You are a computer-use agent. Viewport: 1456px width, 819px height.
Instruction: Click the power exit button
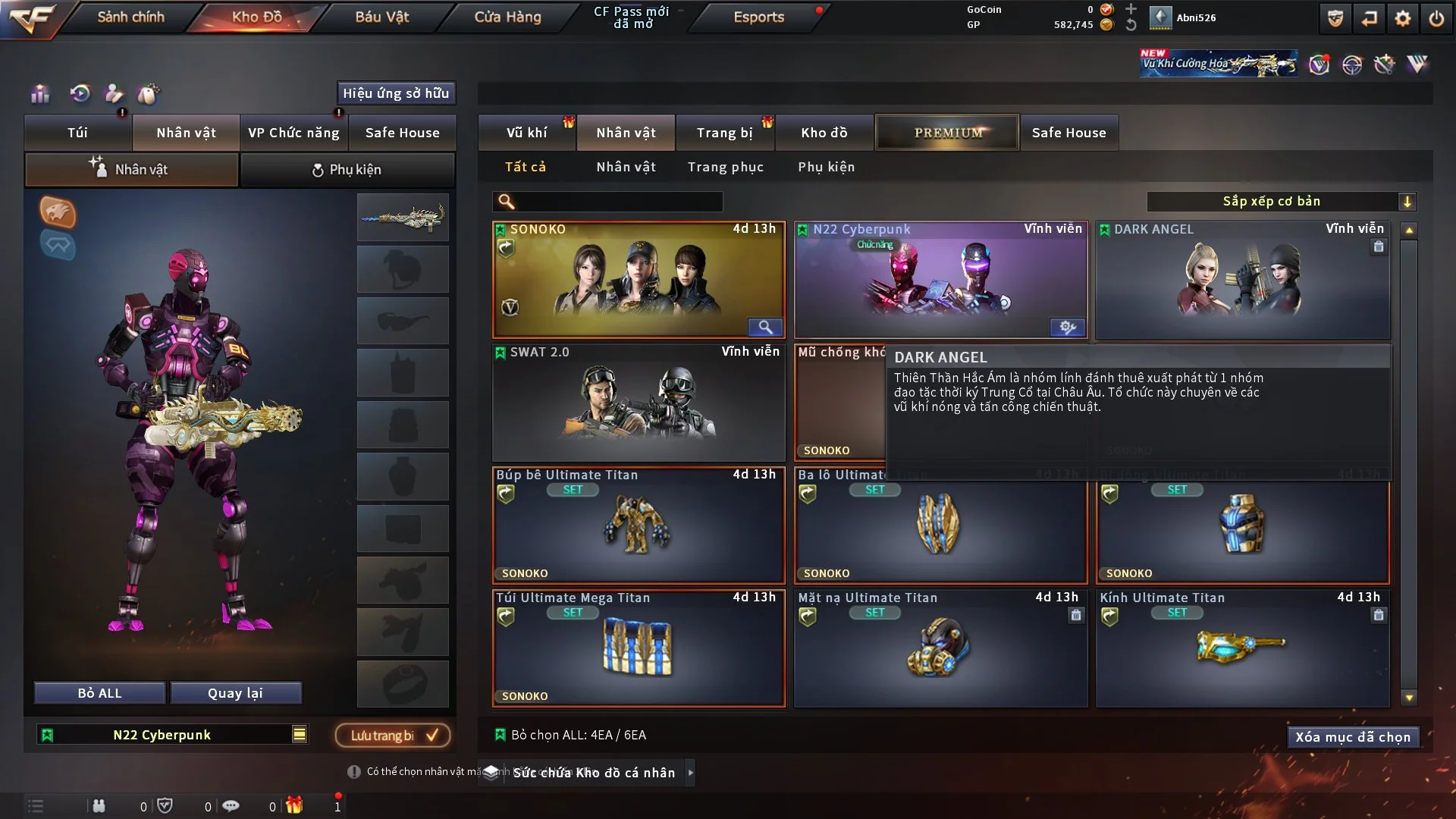(x=1436, y=18)
